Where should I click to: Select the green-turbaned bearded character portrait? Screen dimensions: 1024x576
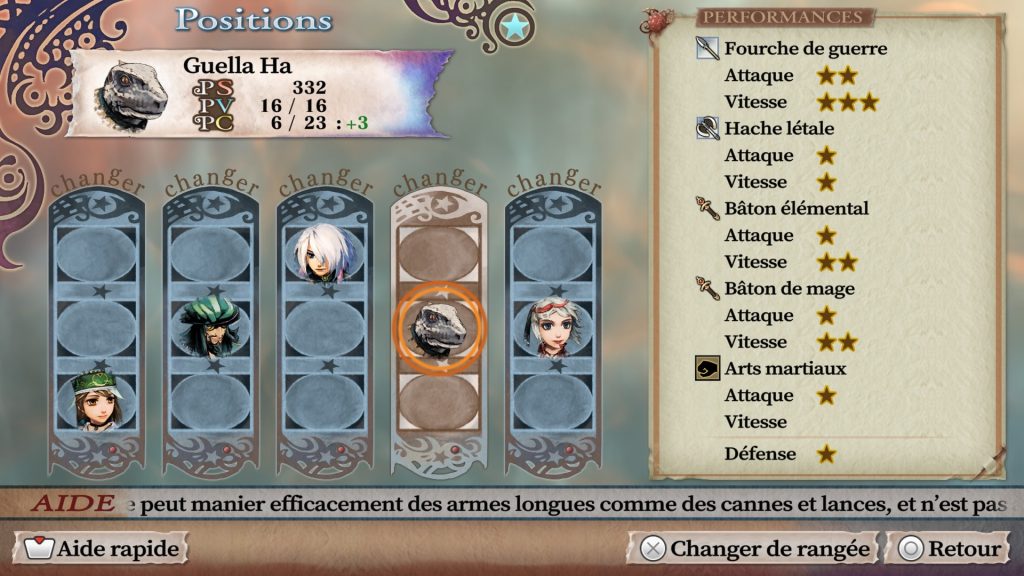click(210, 328)
